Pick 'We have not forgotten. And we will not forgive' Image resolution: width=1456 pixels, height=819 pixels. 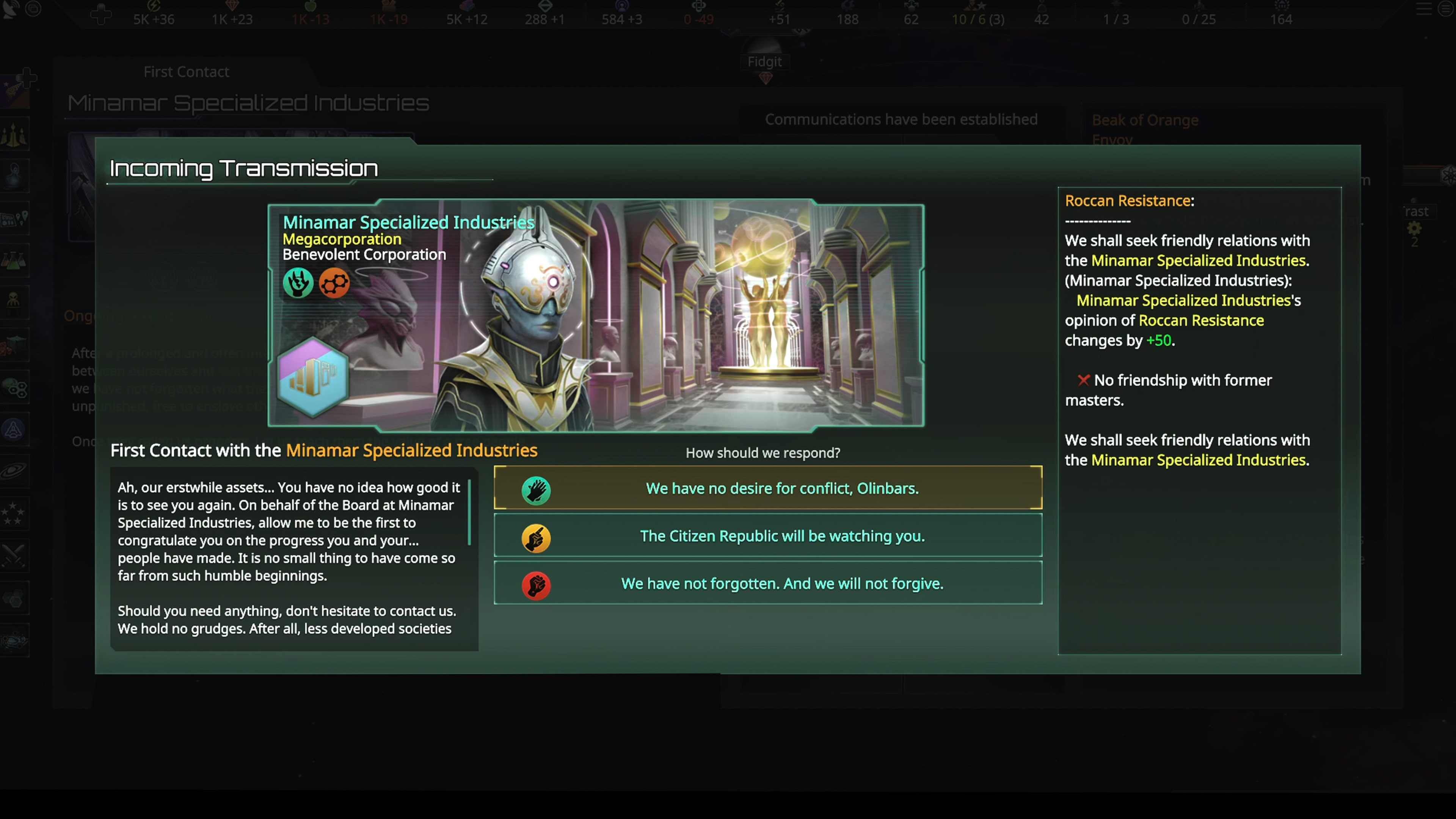click(x=767, y=583)
